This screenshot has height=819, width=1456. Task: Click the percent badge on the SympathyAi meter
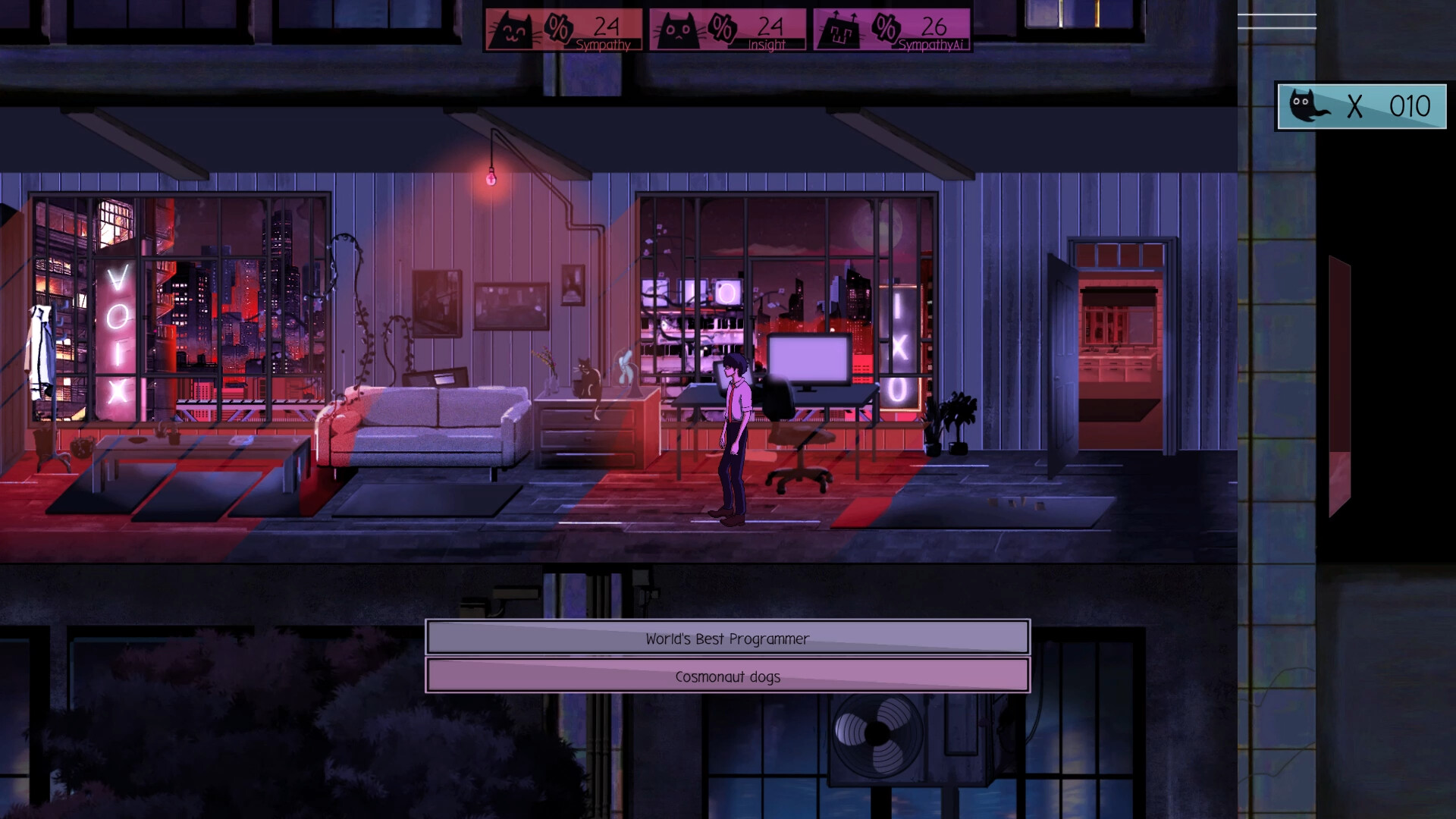[x=886, y=28]
